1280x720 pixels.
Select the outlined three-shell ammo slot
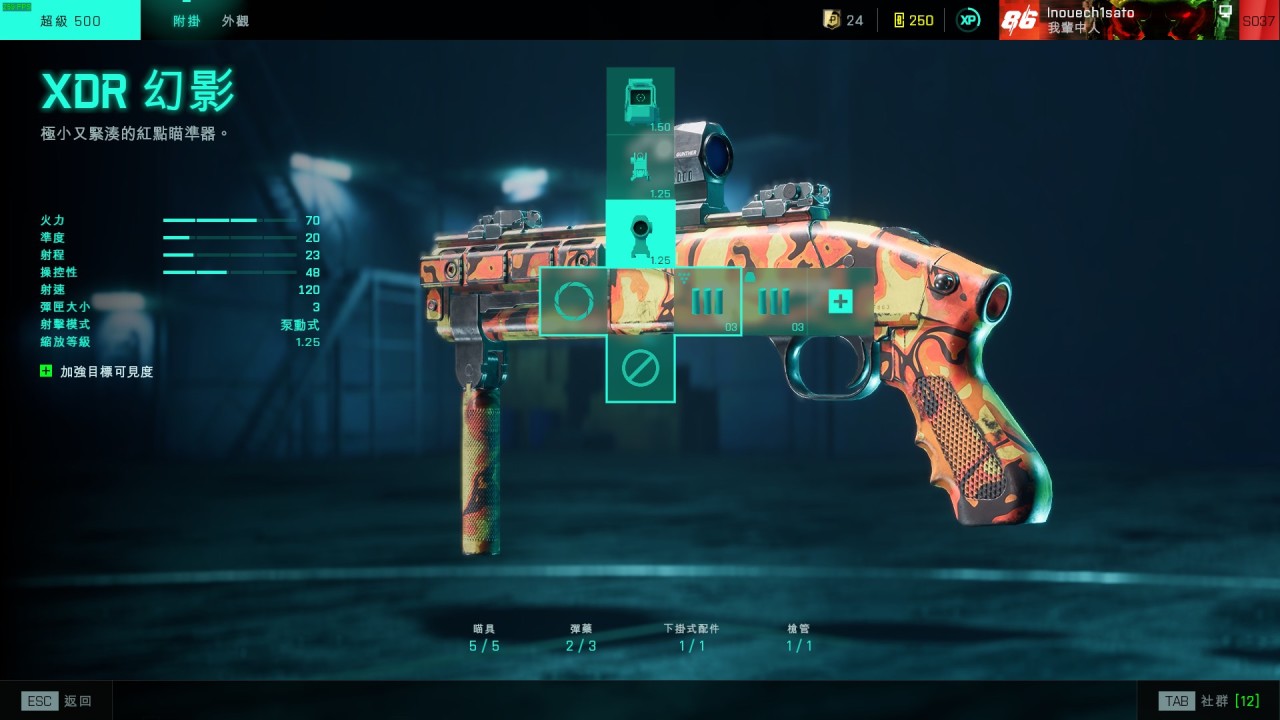(x=707, y=301)
